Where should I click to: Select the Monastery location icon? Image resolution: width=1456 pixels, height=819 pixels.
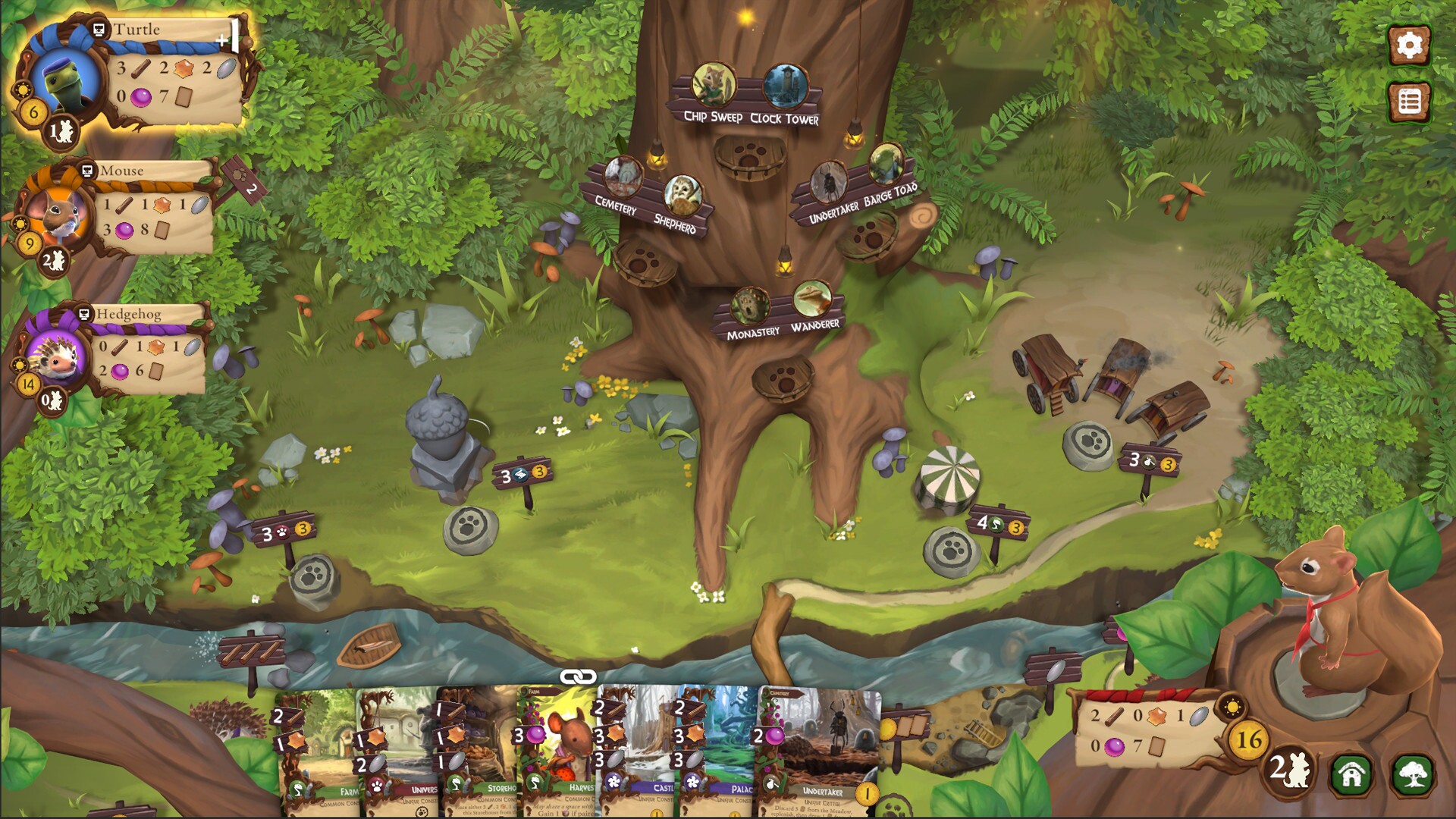tap(749, 304)
